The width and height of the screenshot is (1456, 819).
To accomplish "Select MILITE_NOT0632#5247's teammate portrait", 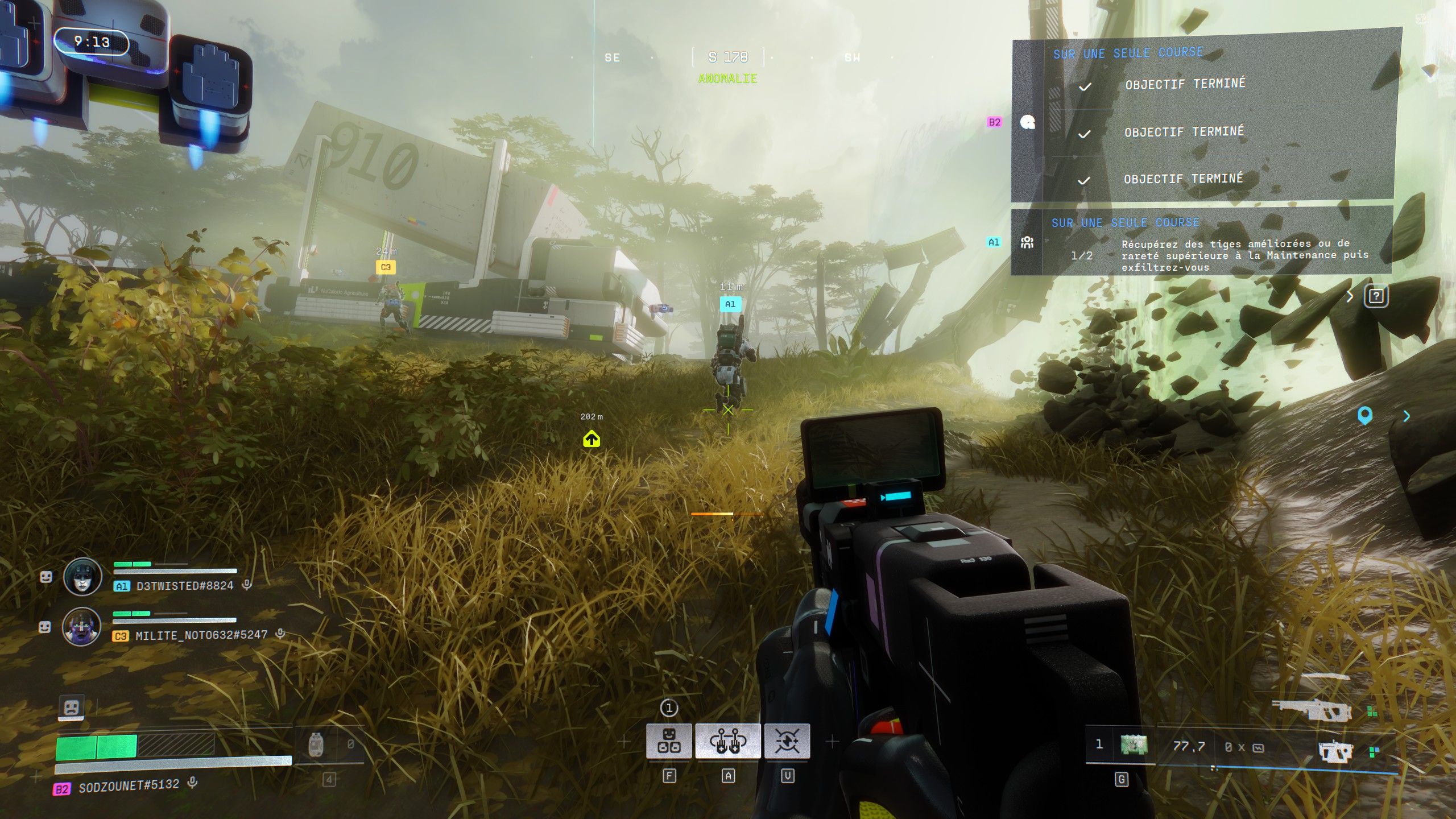I will coord(82,626).
